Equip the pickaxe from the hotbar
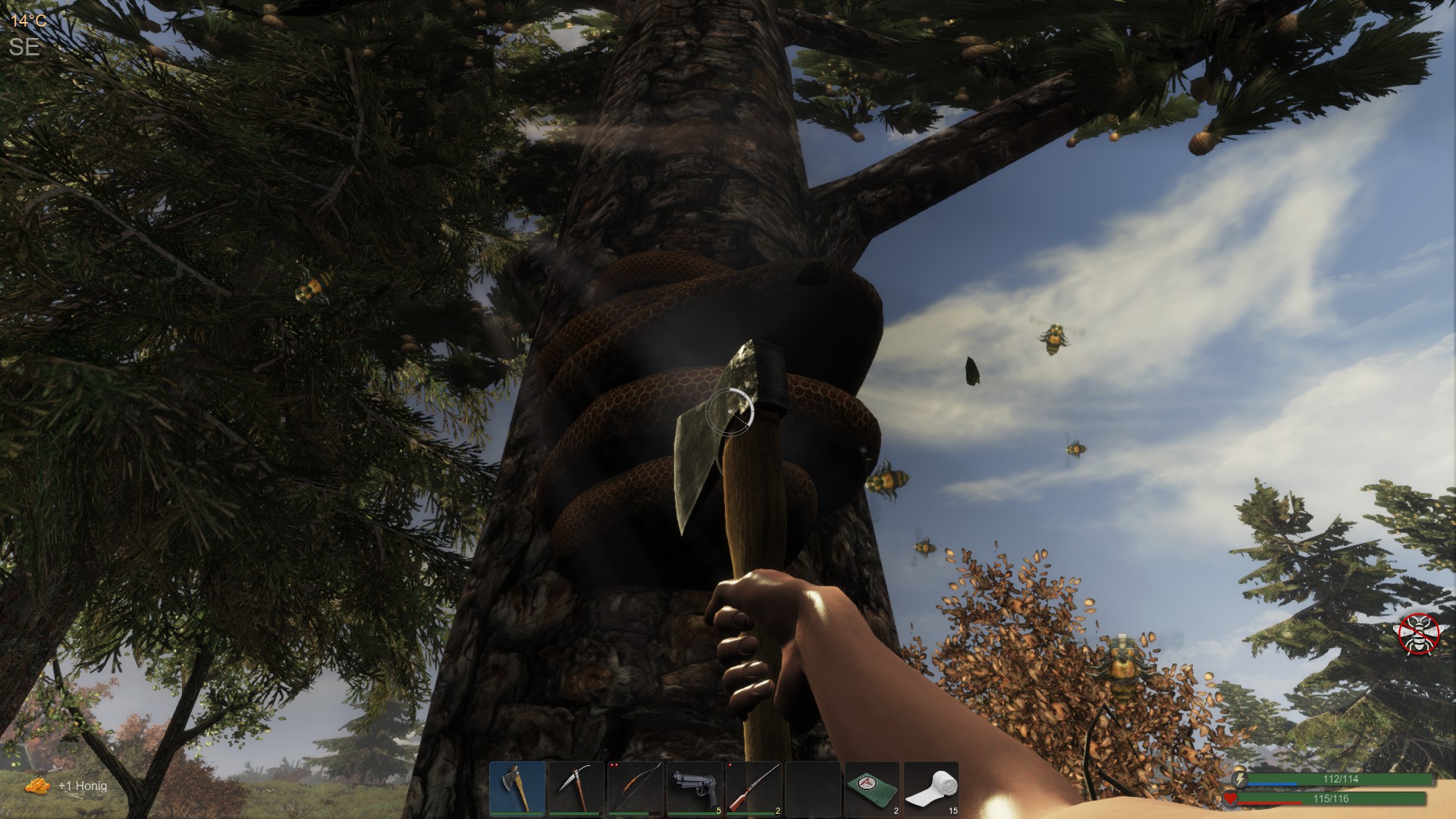 [x=576, y=789]
